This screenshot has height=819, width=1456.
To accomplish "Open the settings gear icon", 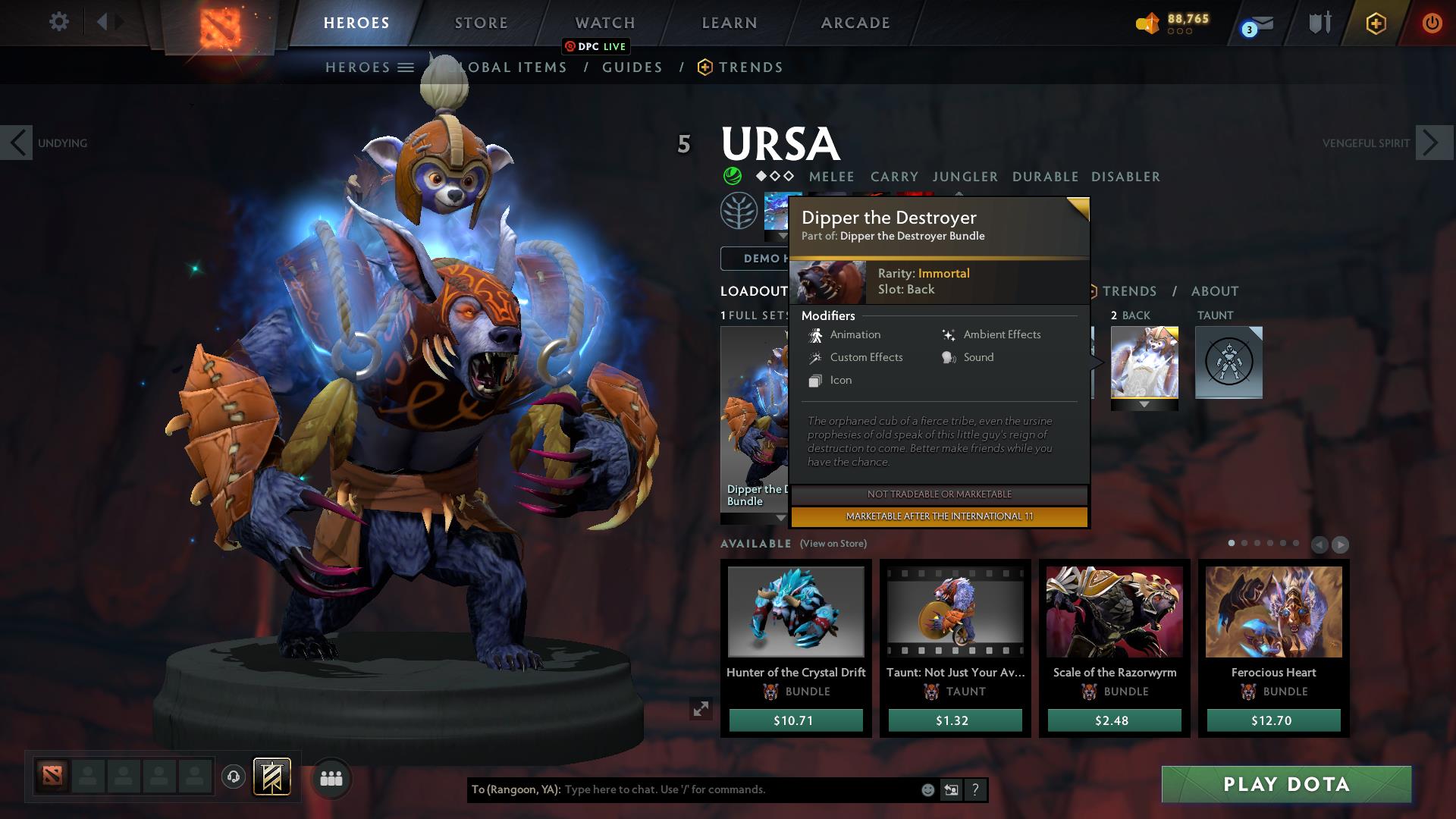I will pos(58,22).
